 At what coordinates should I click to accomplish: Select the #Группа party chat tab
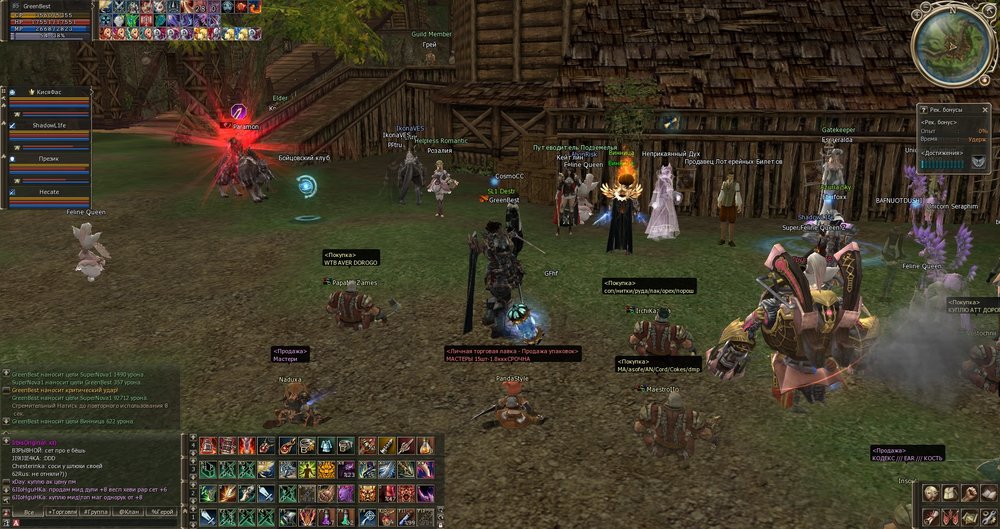(97, 512)
